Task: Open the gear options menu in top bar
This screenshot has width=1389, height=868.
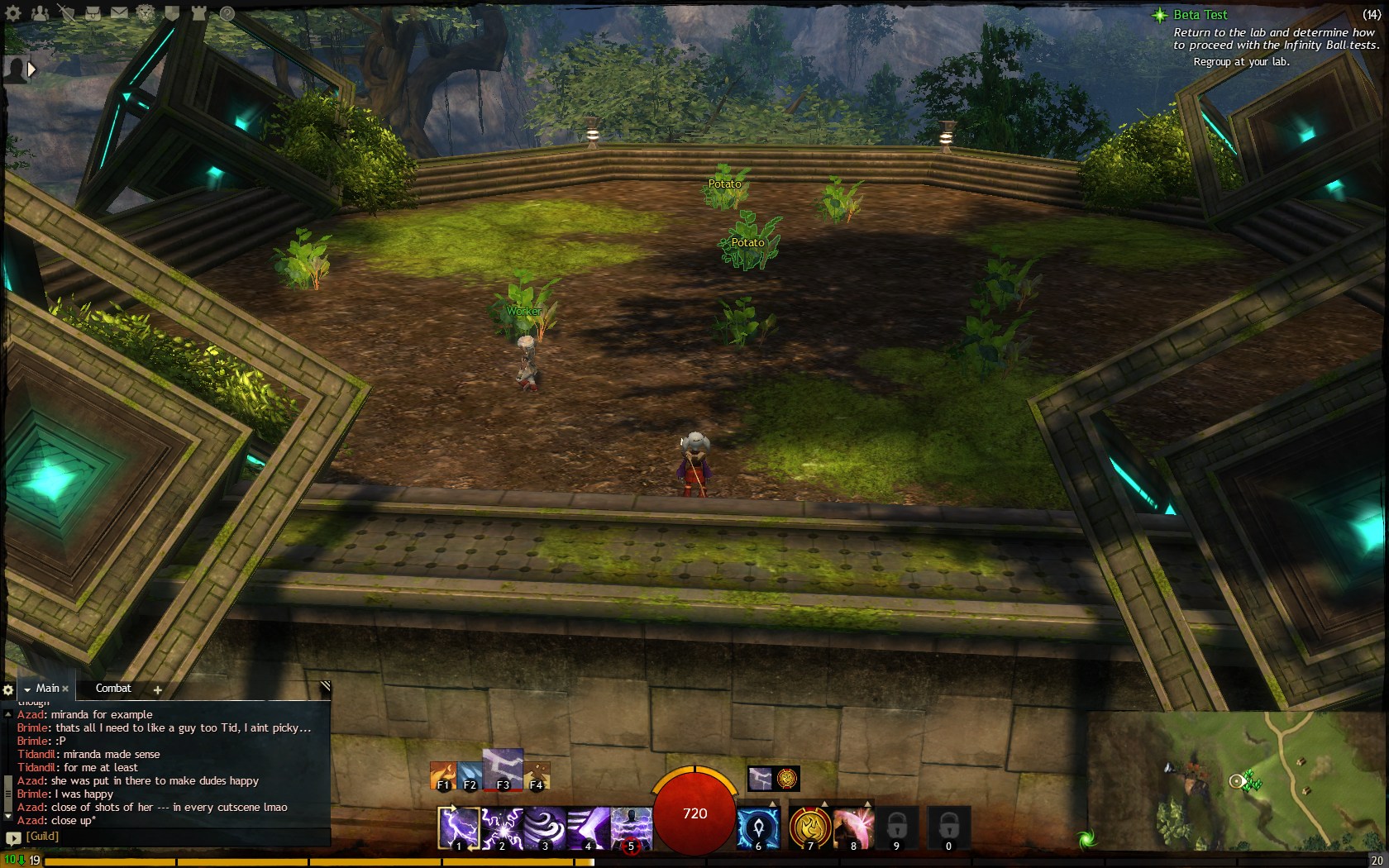Action: point(14,13)
